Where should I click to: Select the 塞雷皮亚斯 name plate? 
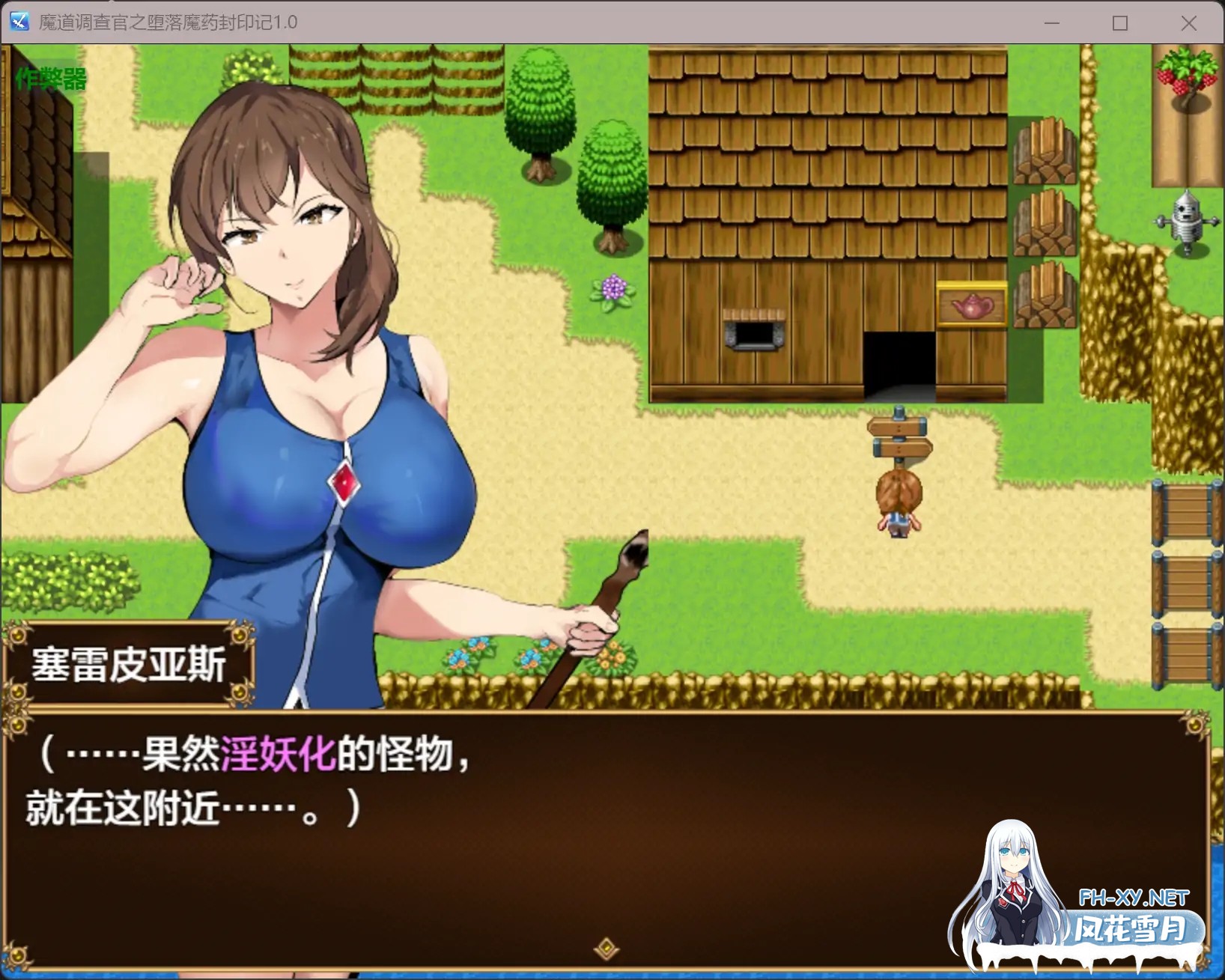pyautogui.click(x=129, y=666)
